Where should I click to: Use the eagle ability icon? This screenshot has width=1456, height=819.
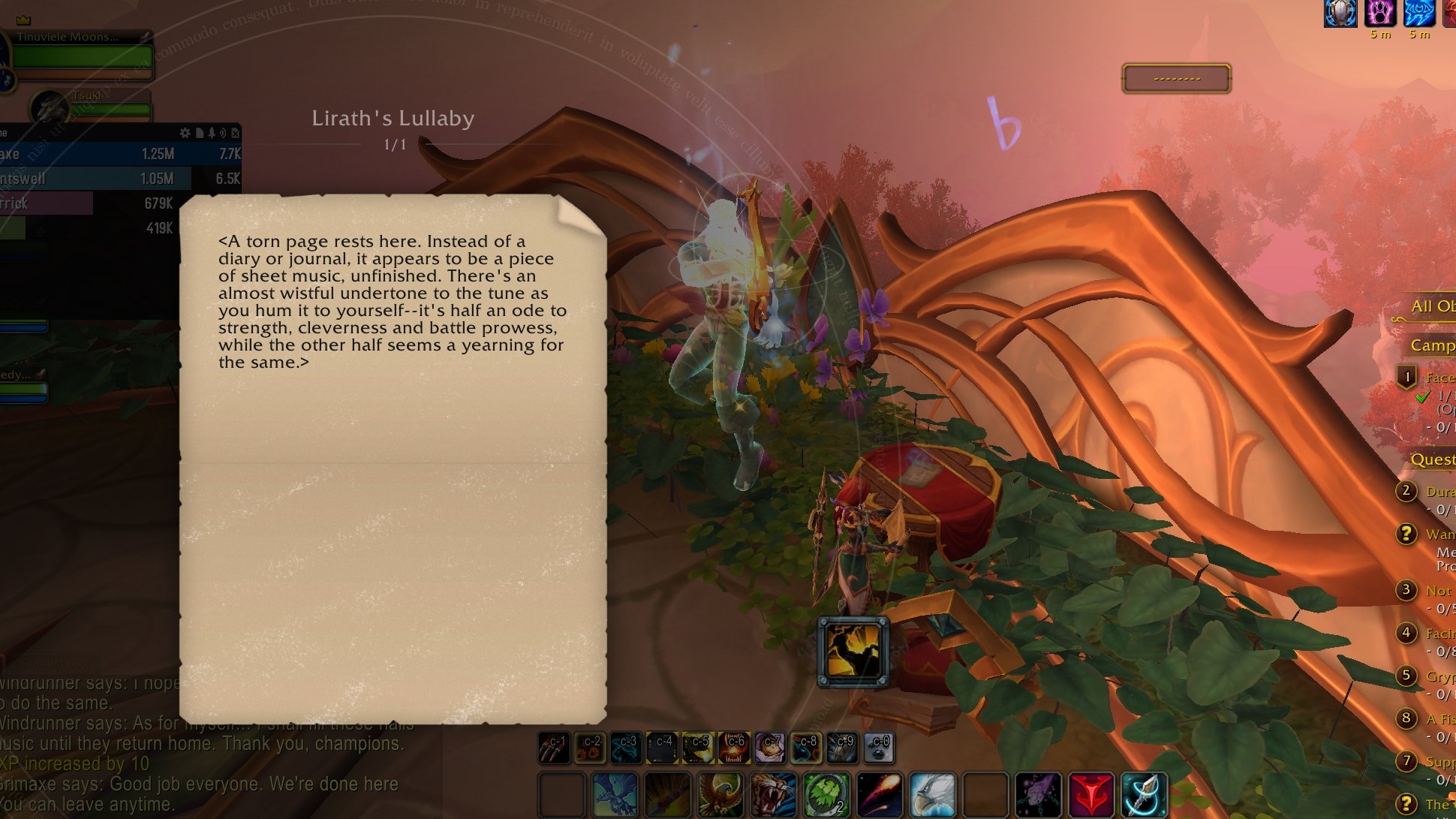coord(720,794)
